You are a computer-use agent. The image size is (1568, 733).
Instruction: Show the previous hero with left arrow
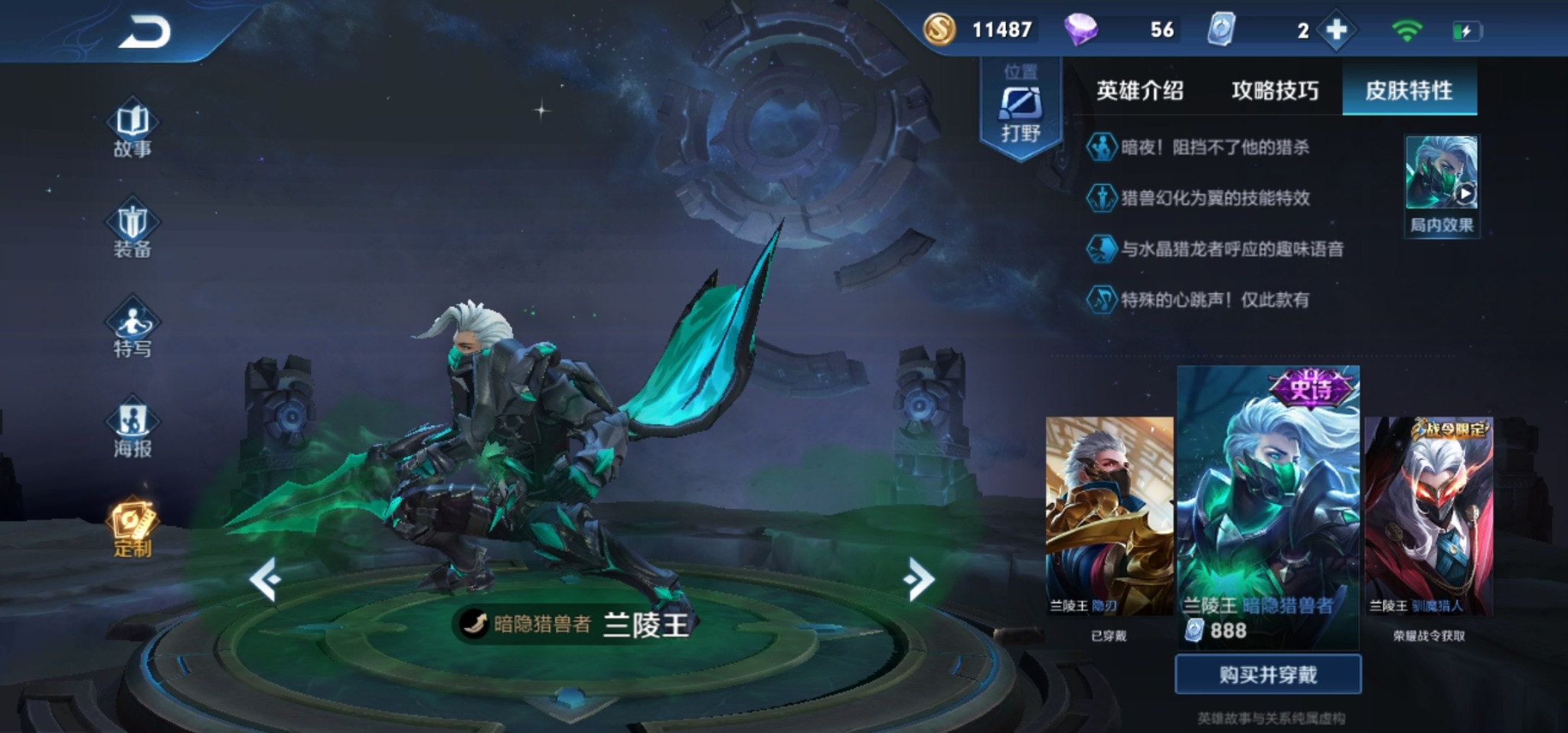266,580
